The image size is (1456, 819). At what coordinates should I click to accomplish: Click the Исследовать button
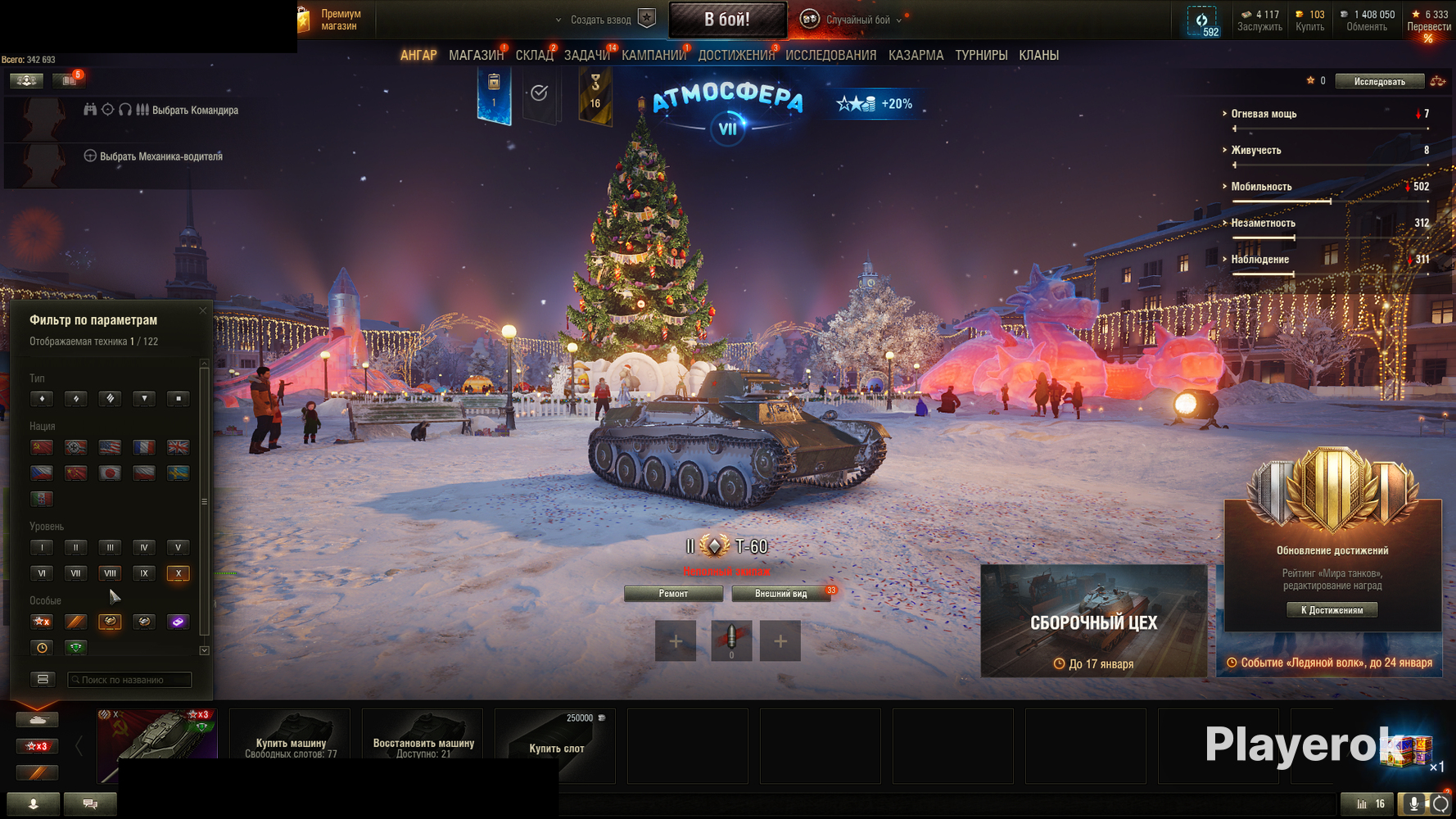1379,81
